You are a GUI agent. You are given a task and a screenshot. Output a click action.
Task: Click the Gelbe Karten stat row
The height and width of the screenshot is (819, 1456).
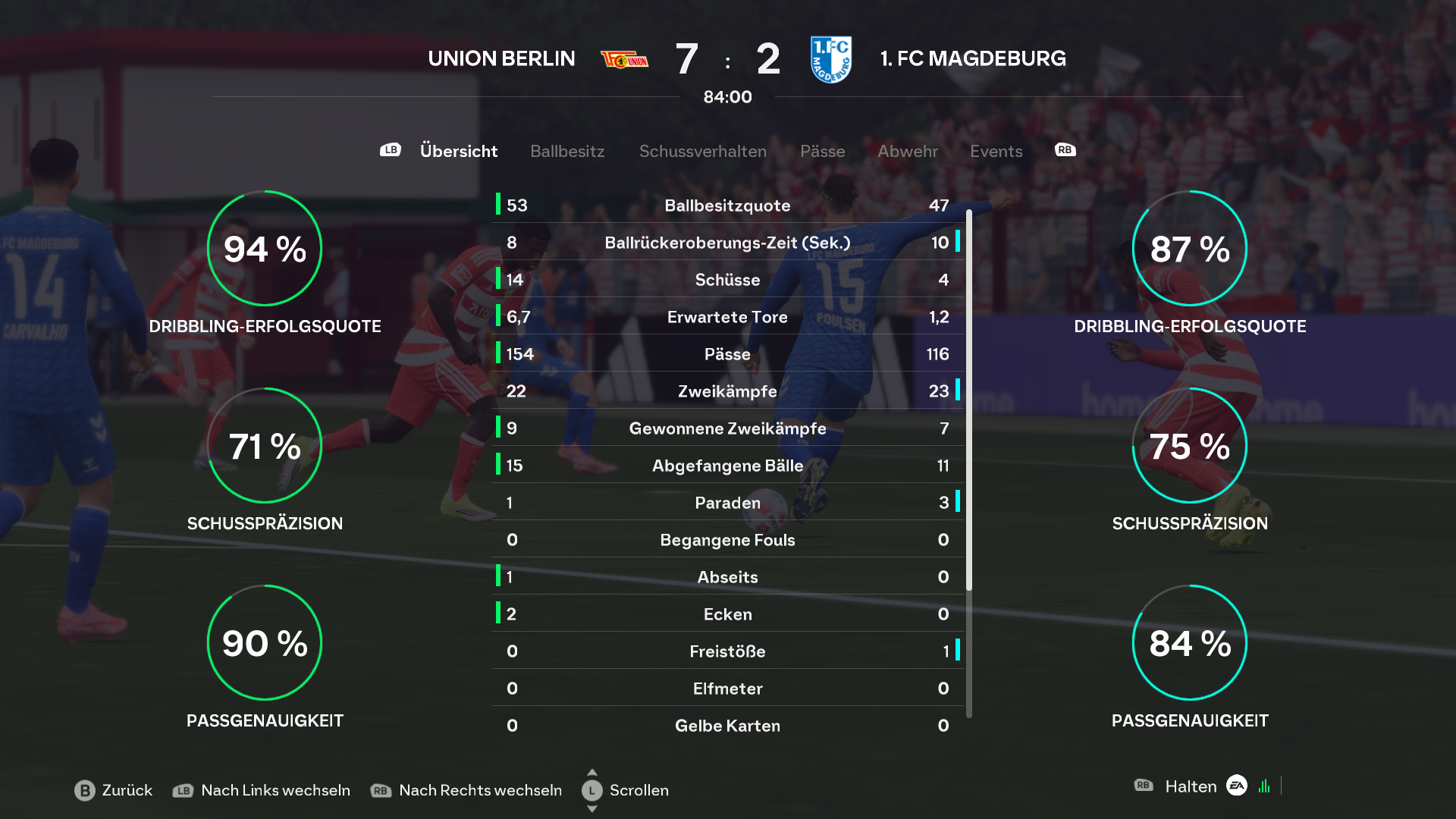point(727,726)
